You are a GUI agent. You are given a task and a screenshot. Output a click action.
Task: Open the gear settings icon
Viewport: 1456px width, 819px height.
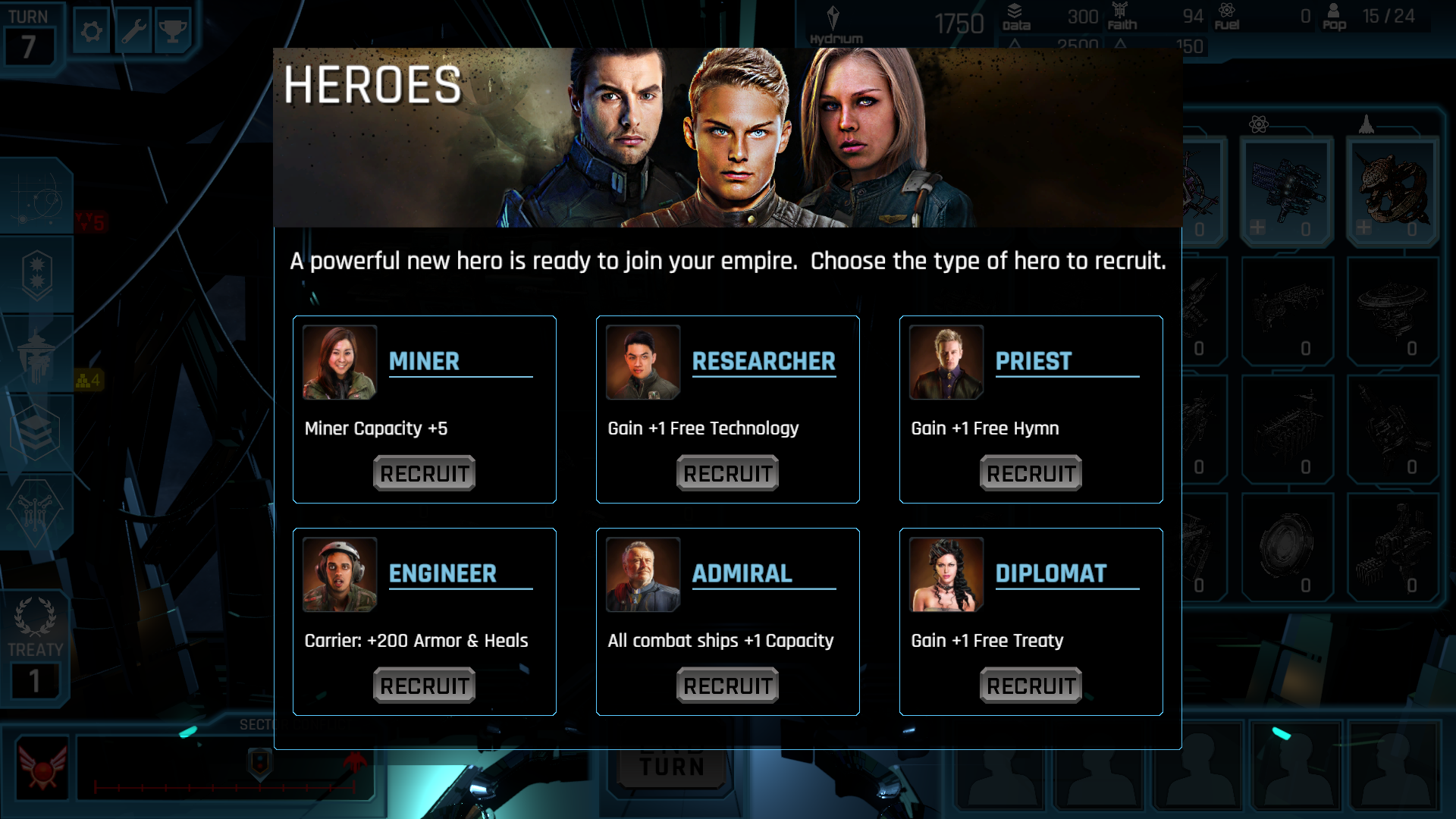[92, 32]
